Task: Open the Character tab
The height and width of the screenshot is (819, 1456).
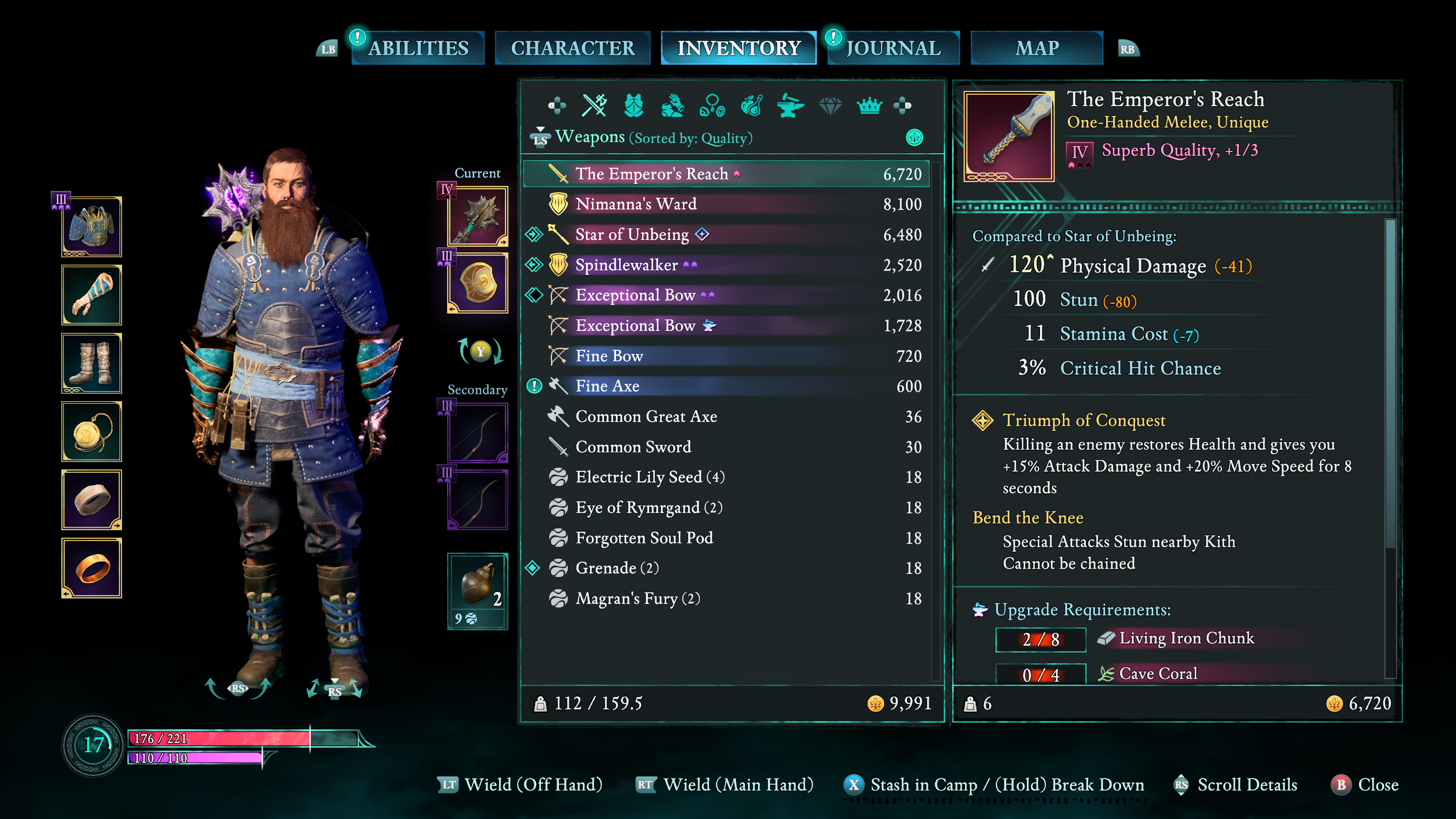Action: [x=572, y=48]
